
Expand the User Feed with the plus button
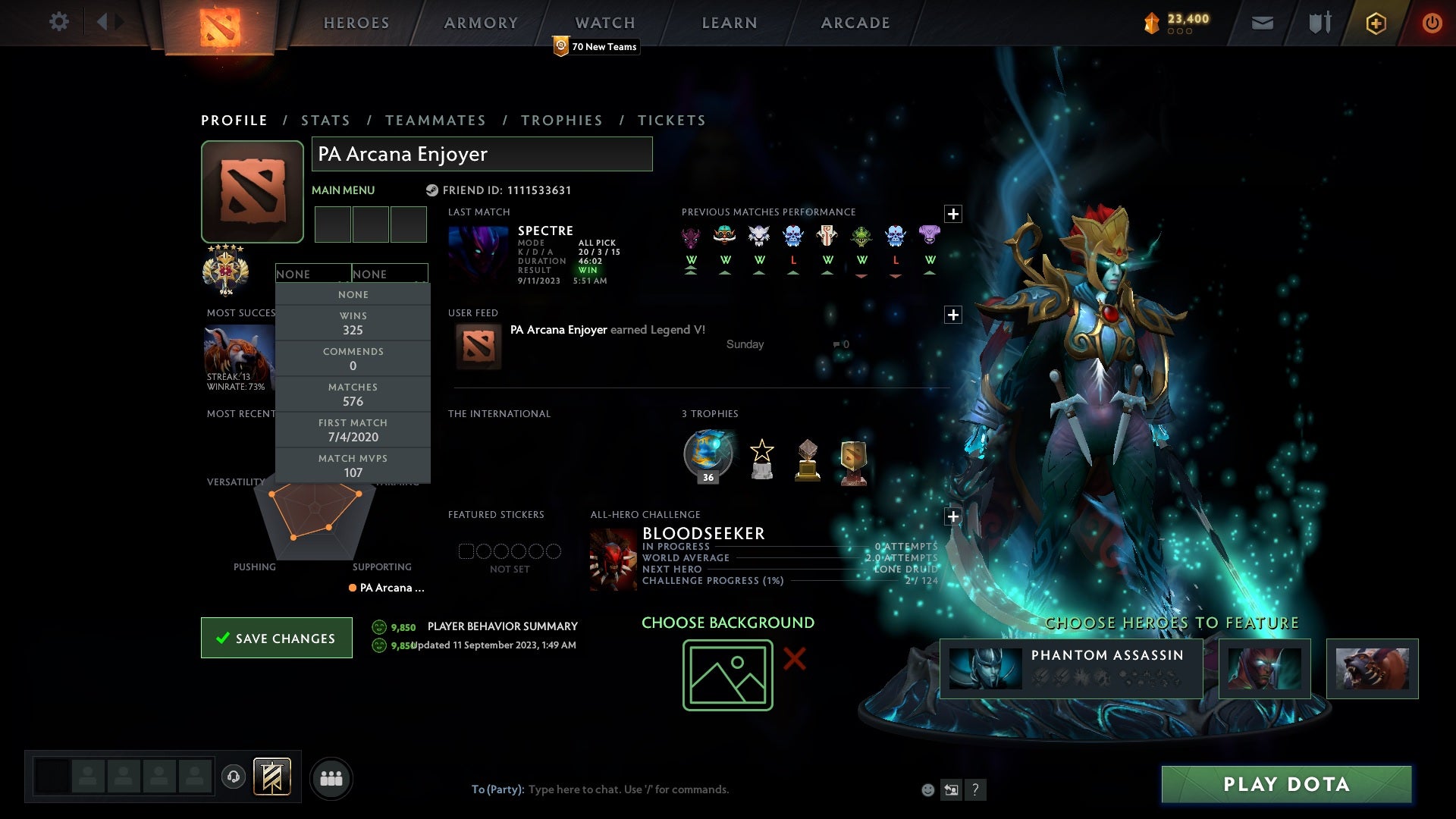(x=953, y=313)
